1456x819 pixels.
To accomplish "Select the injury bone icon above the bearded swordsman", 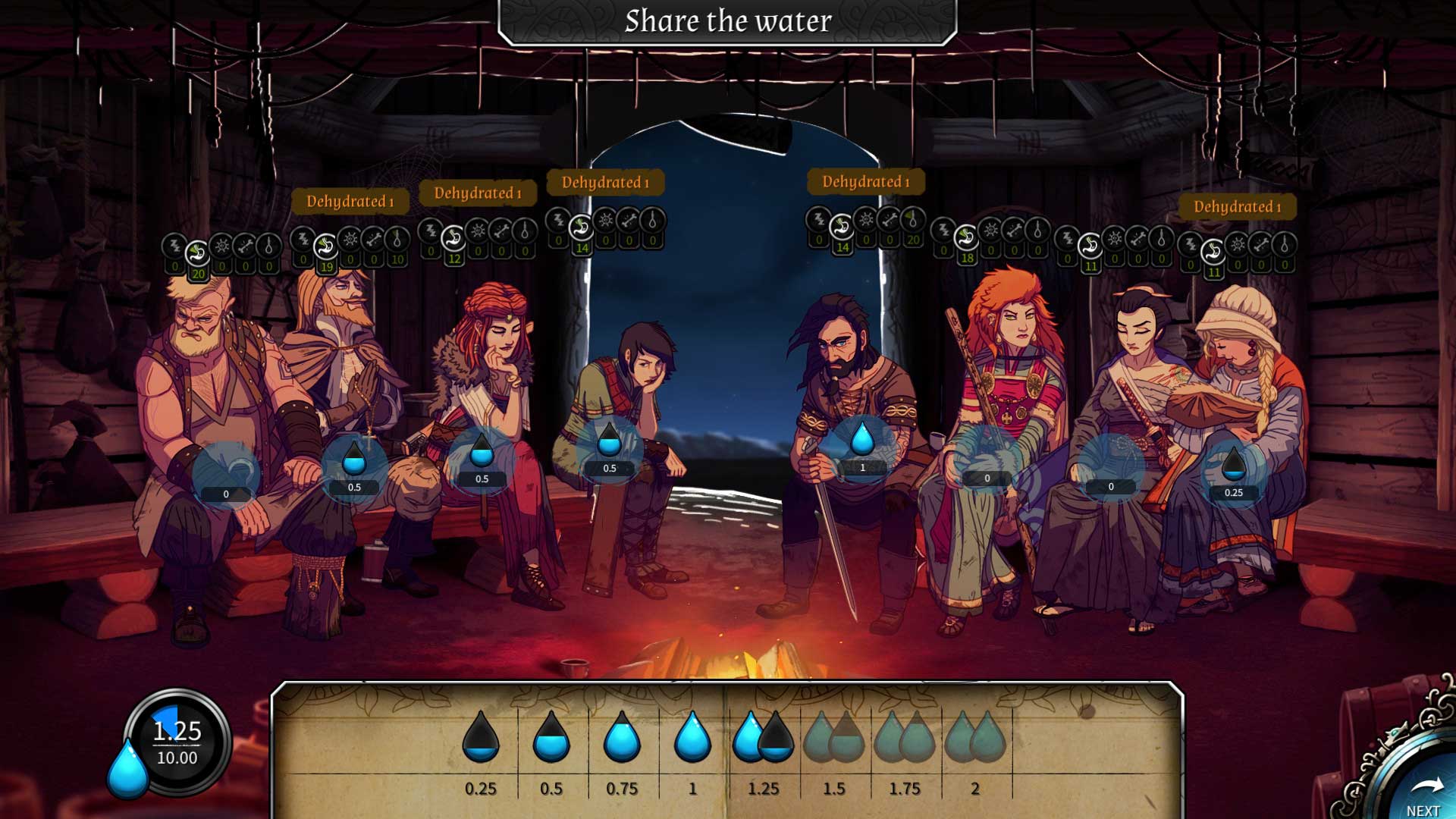I will (x=890, y=226).
